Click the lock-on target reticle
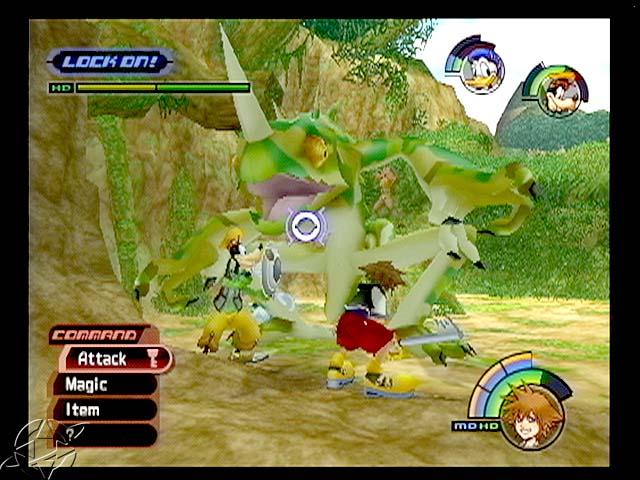 pos(307,226)
